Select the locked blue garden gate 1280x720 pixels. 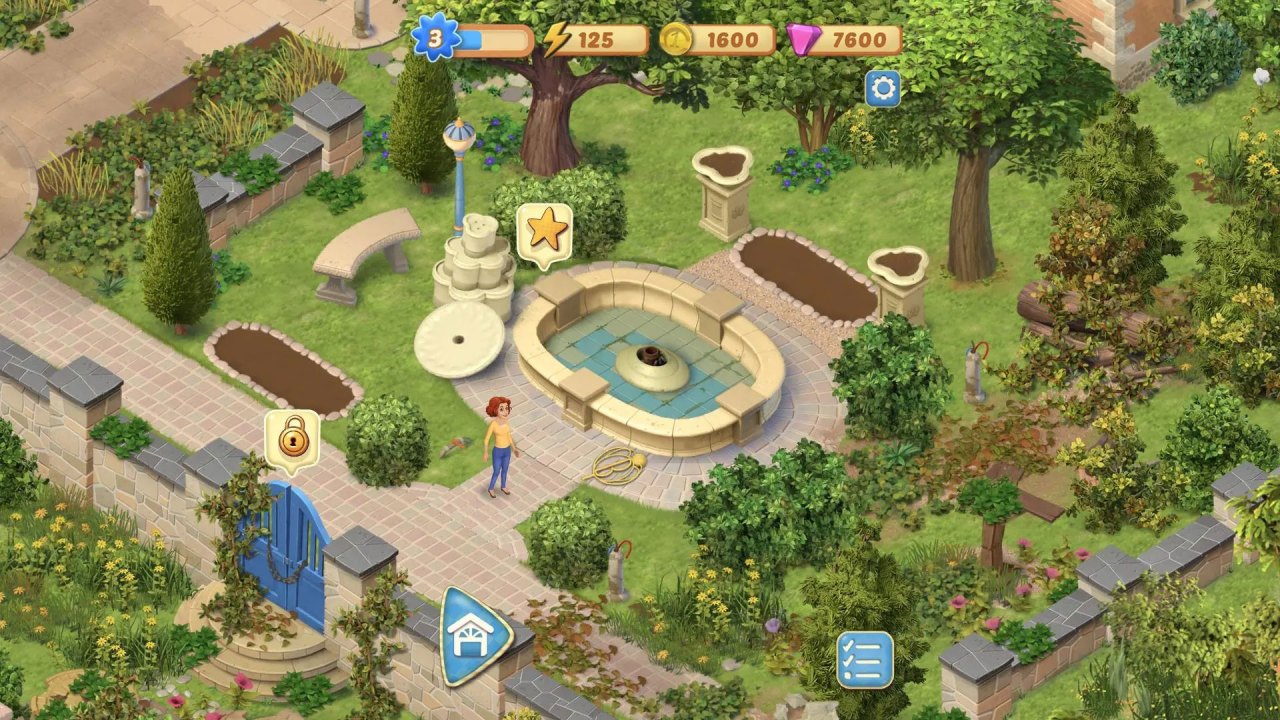tap(293, 546)
